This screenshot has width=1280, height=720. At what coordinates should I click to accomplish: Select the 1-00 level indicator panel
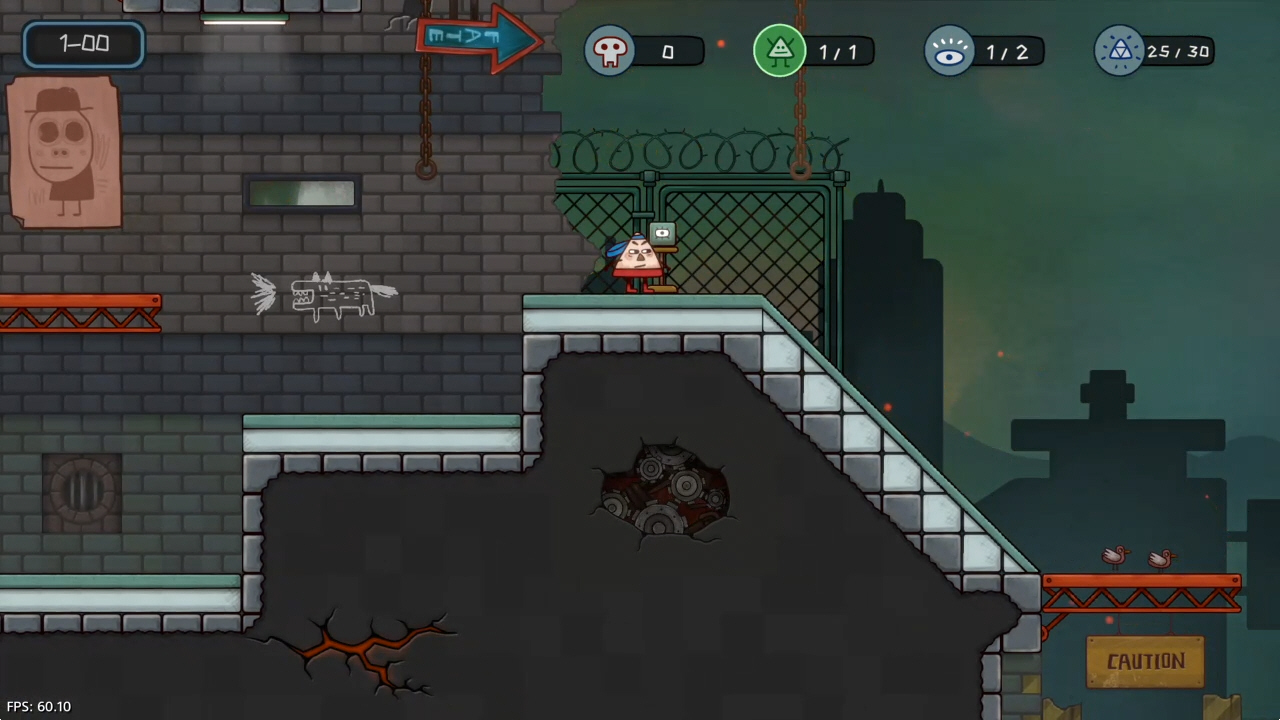pos(84,44)
